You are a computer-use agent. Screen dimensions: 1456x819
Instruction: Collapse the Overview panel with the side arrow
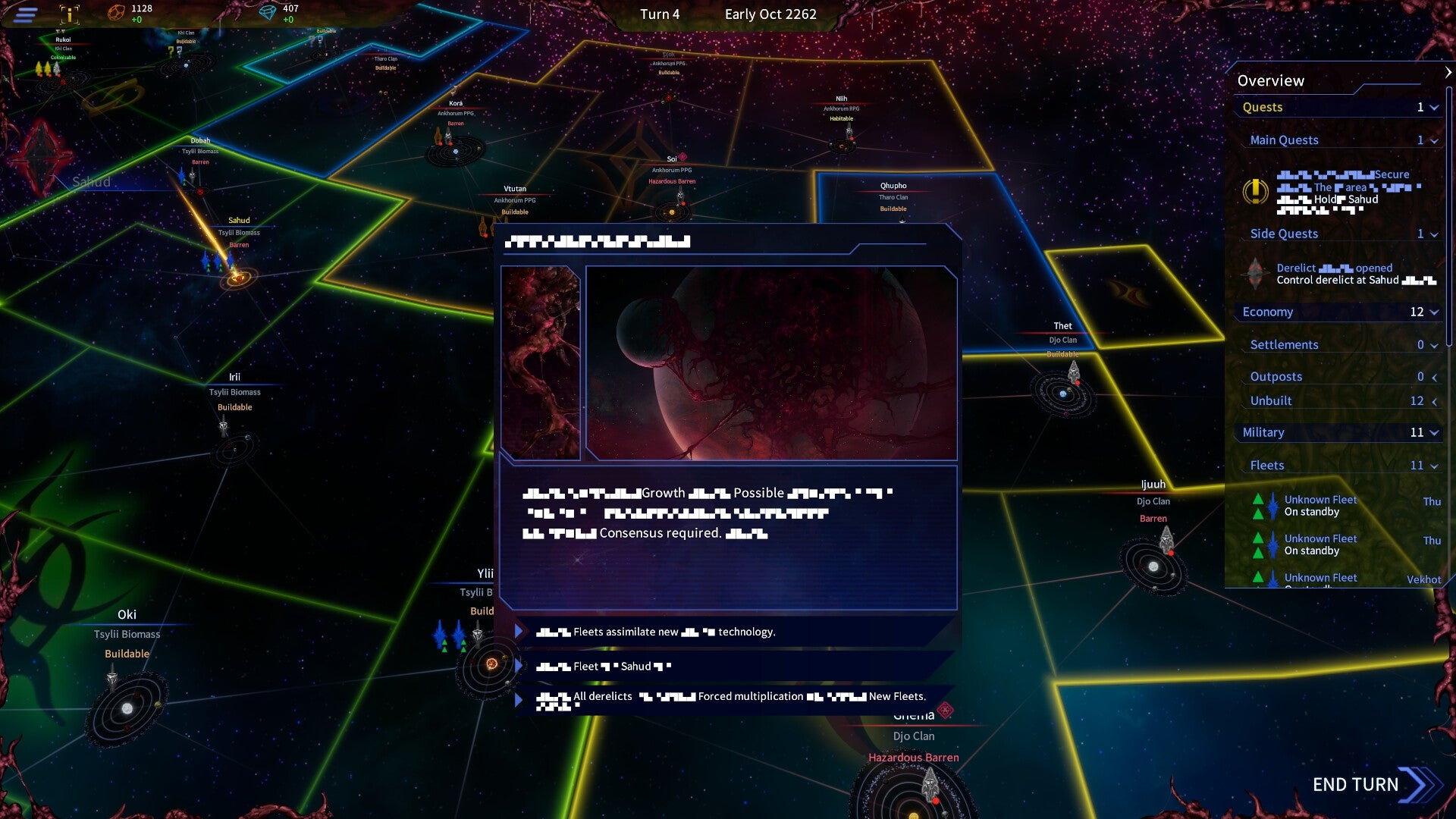[x=1447, y=73]
